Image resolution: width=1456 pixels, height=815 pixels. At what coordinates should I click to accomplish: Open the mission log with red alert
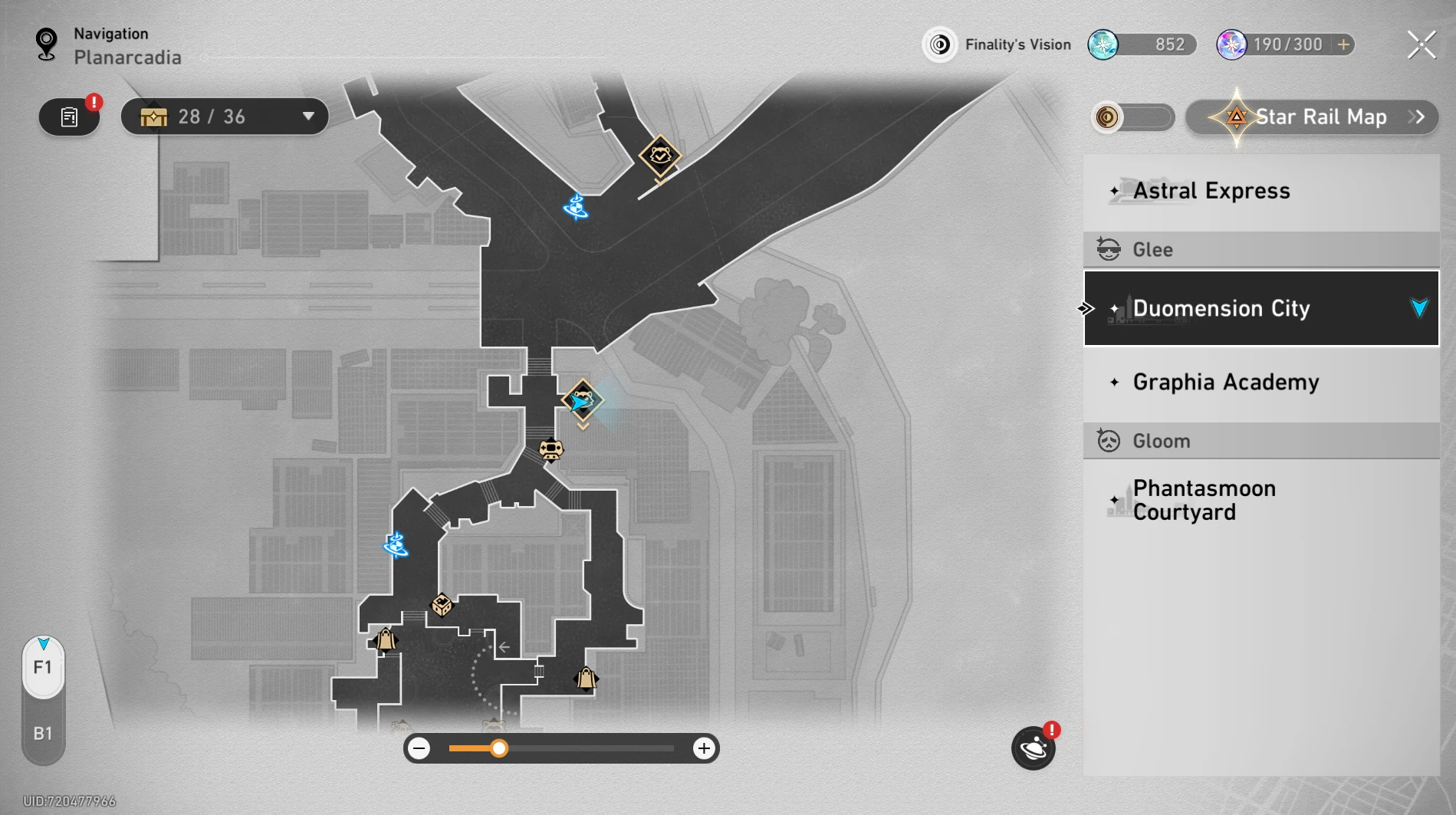pyautogui.click(x=70, y=117)
